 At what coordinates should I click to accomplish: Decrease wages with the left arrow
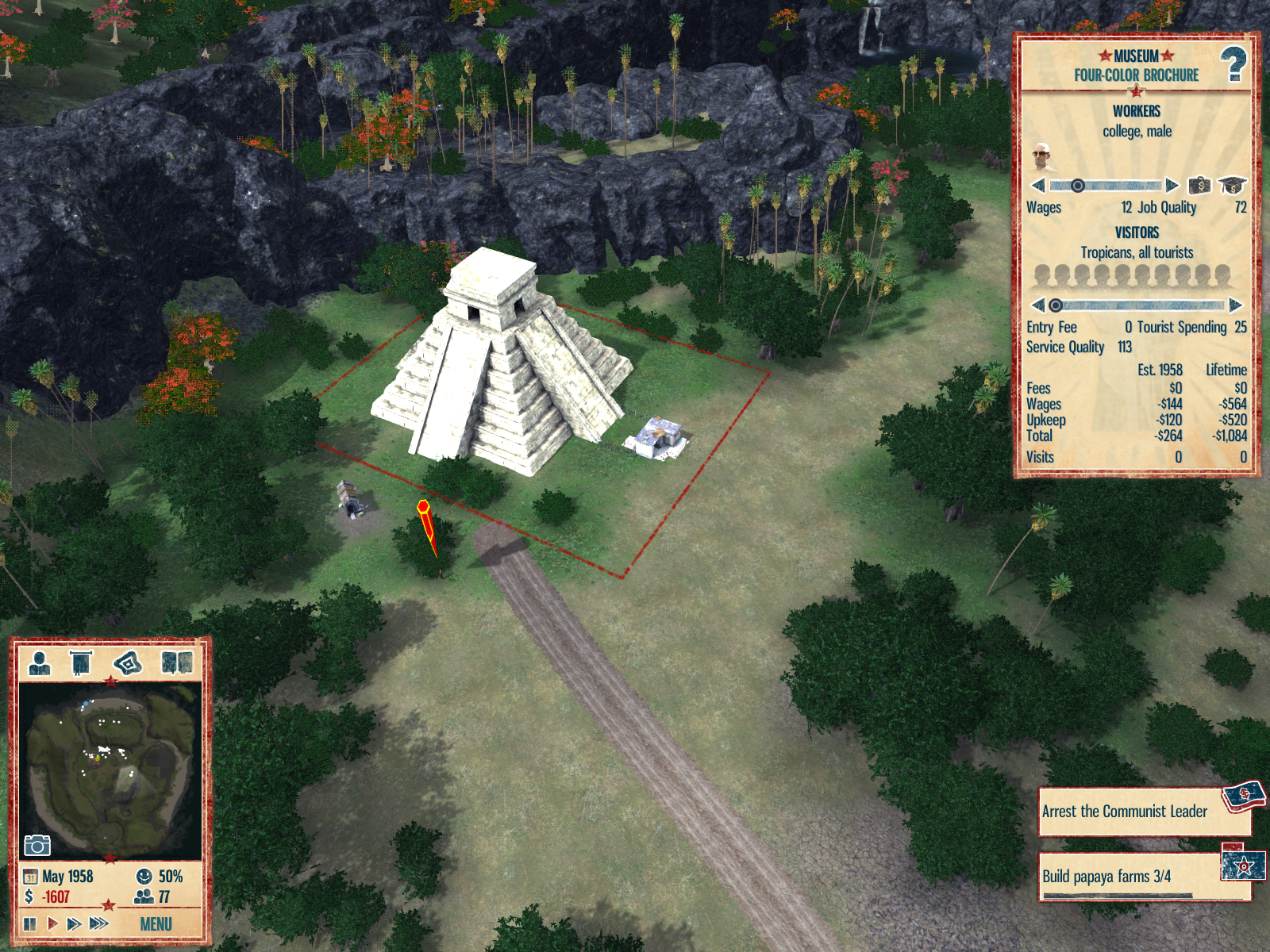tap(1037, 186)
